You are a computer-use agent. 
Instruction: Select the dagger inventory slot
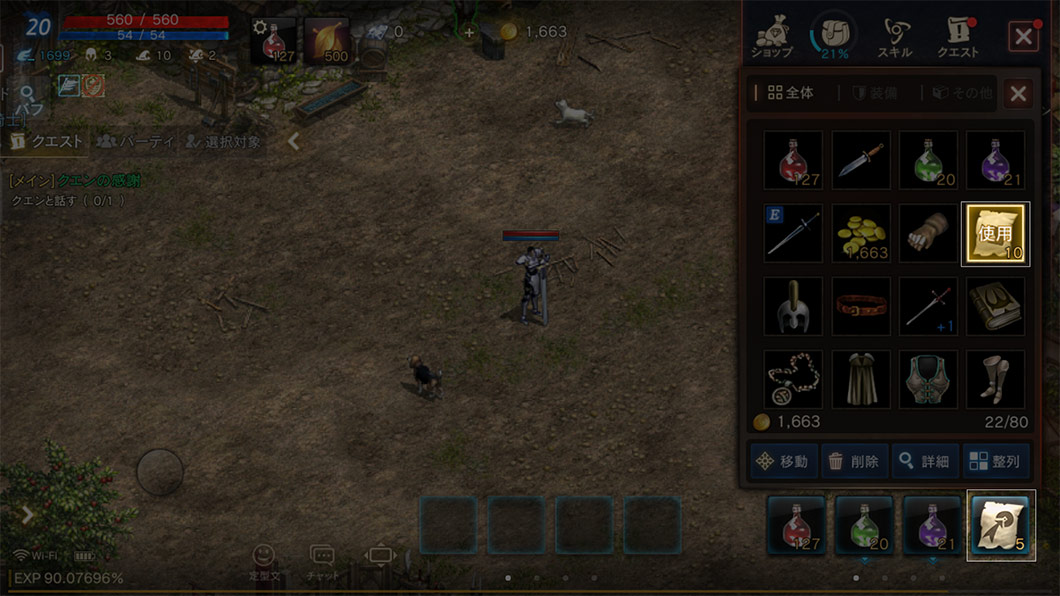coord(861,160)
